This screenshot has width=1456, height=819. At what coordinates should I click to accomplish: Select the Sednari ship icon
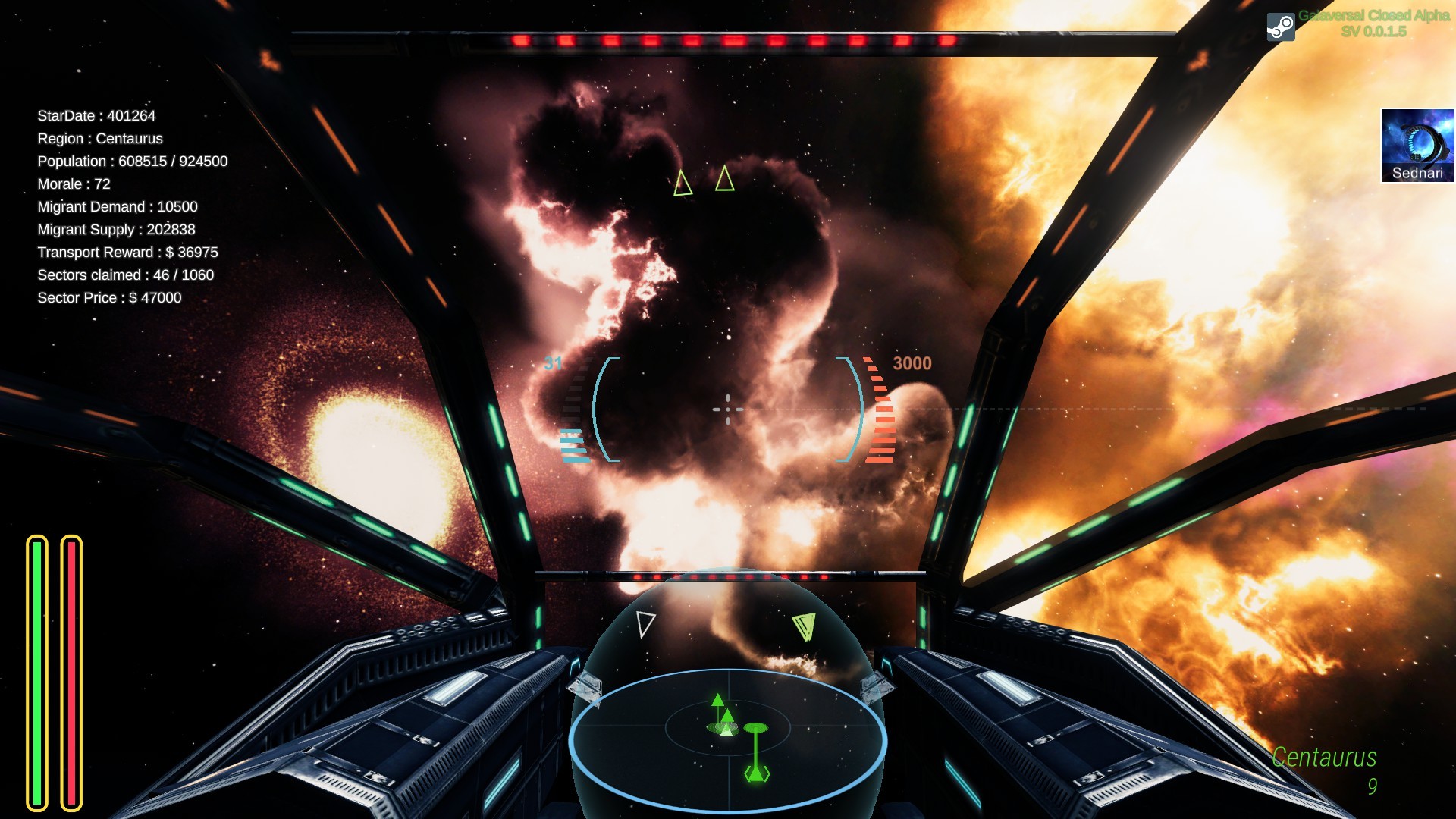1417,146
